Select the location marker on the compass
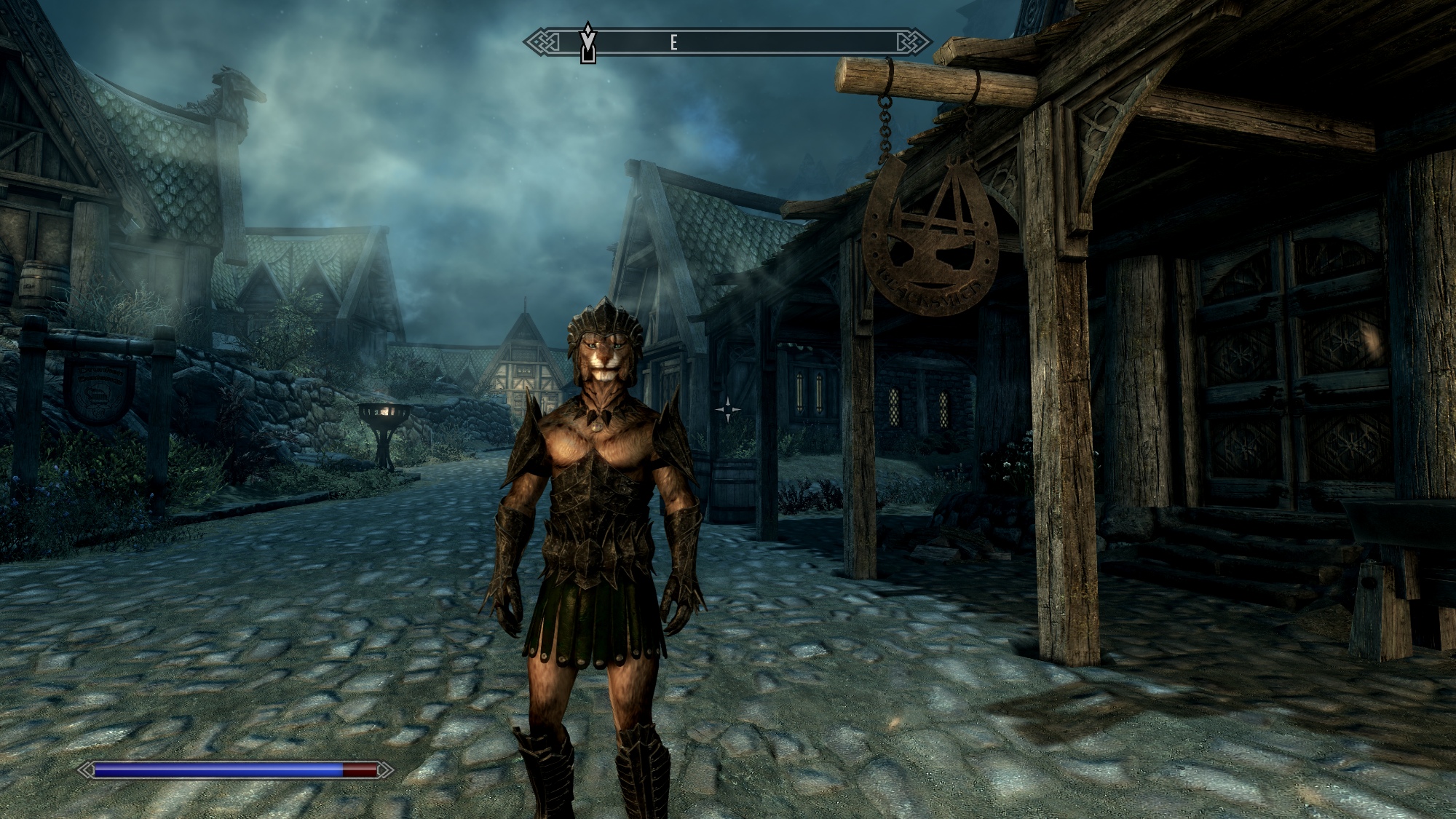 (587, 44)
